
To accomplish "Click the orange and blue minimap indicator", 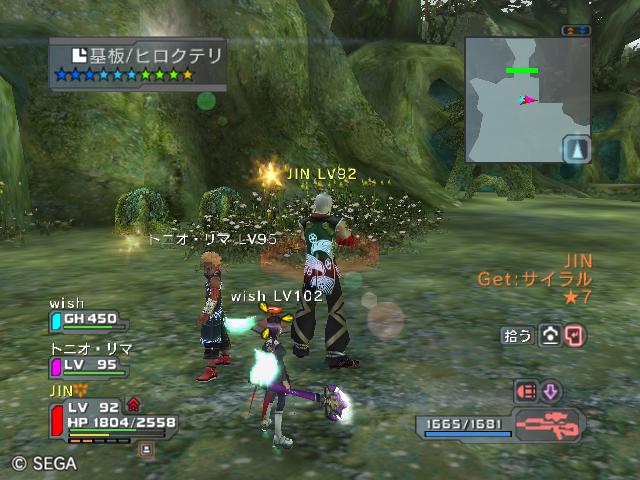I will (577, 30).
